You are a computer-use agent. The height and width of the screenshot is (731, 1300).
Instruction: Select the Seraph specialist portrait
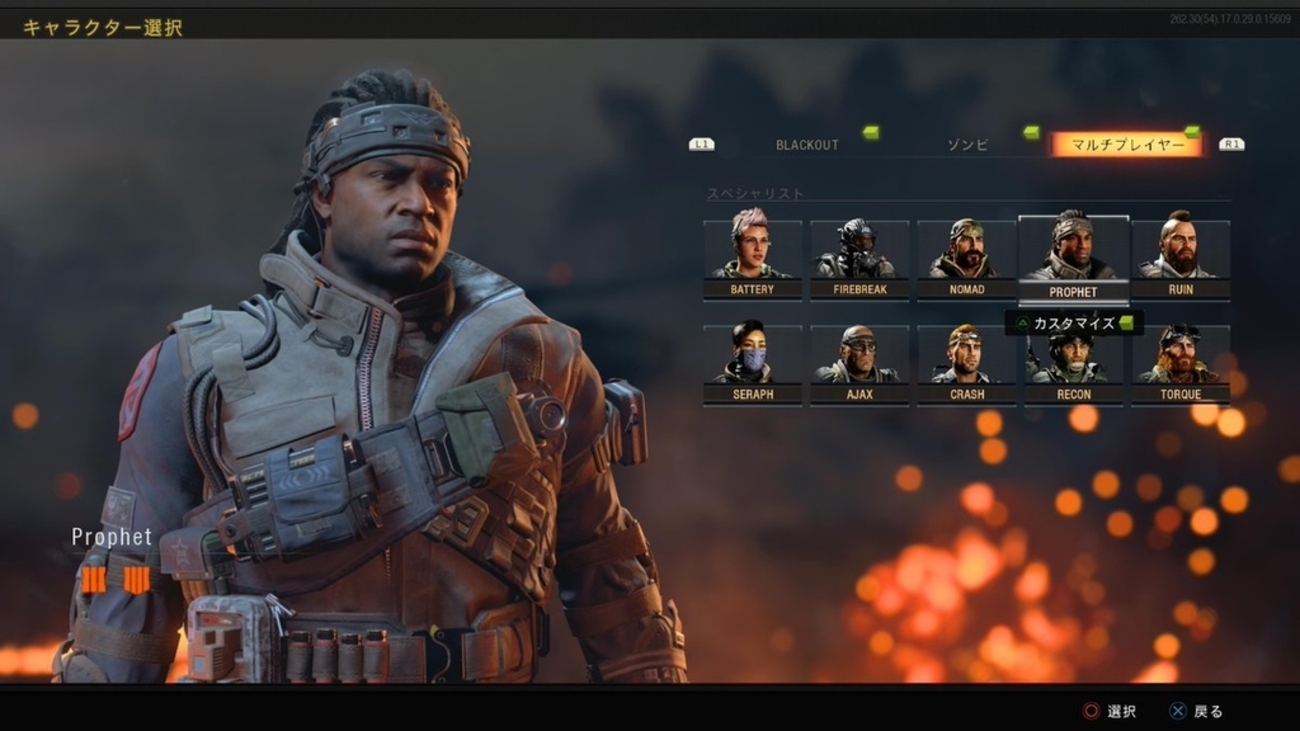753,355
